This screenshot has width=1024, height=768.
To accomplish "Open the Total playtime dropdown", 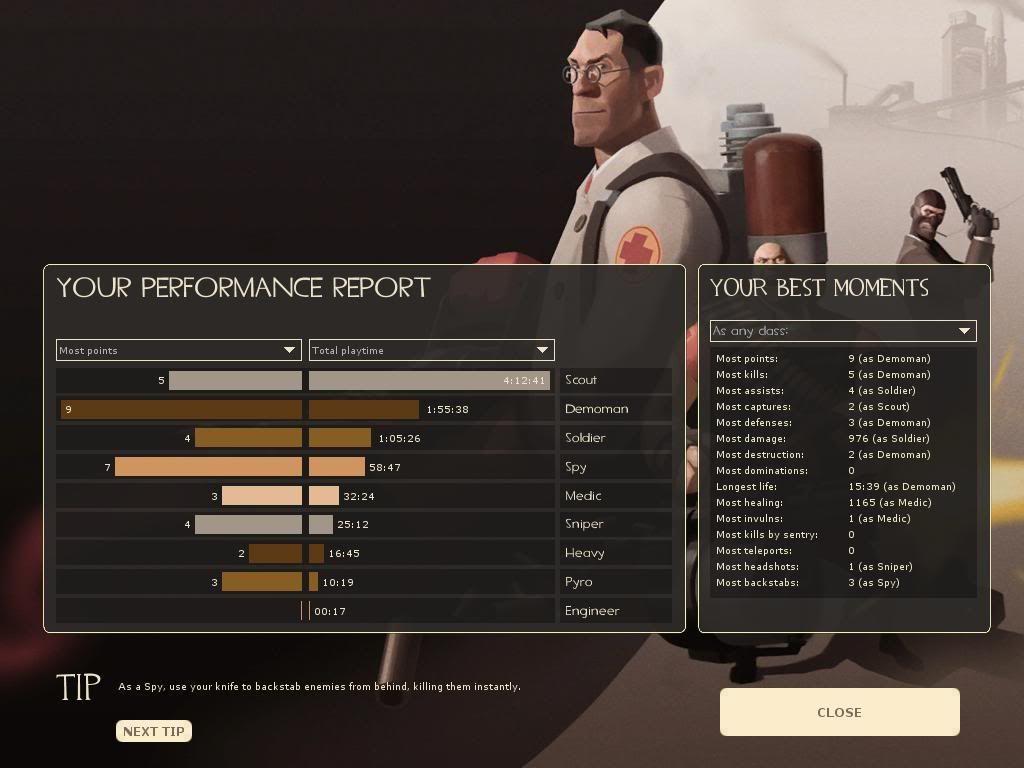I will pos(431,350).
